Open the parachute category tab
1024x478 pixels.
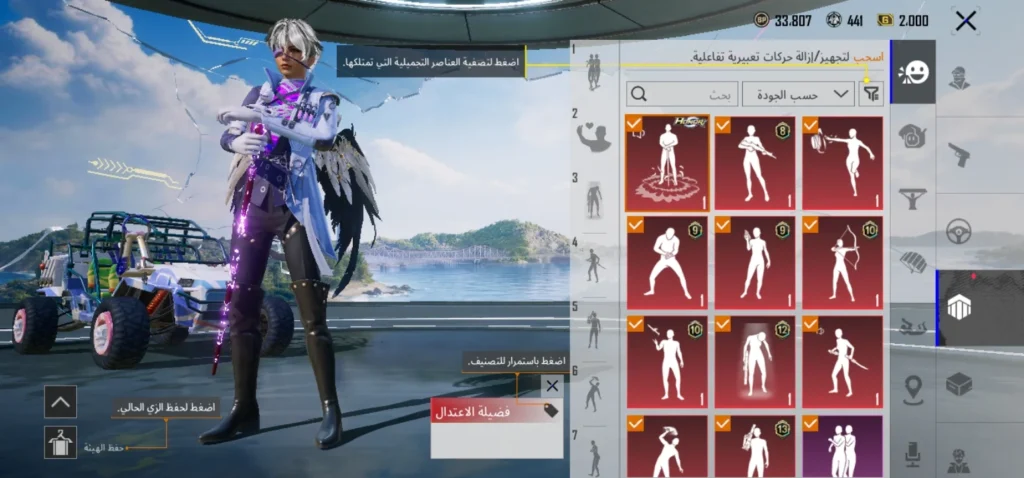click(x=912, y=262)
